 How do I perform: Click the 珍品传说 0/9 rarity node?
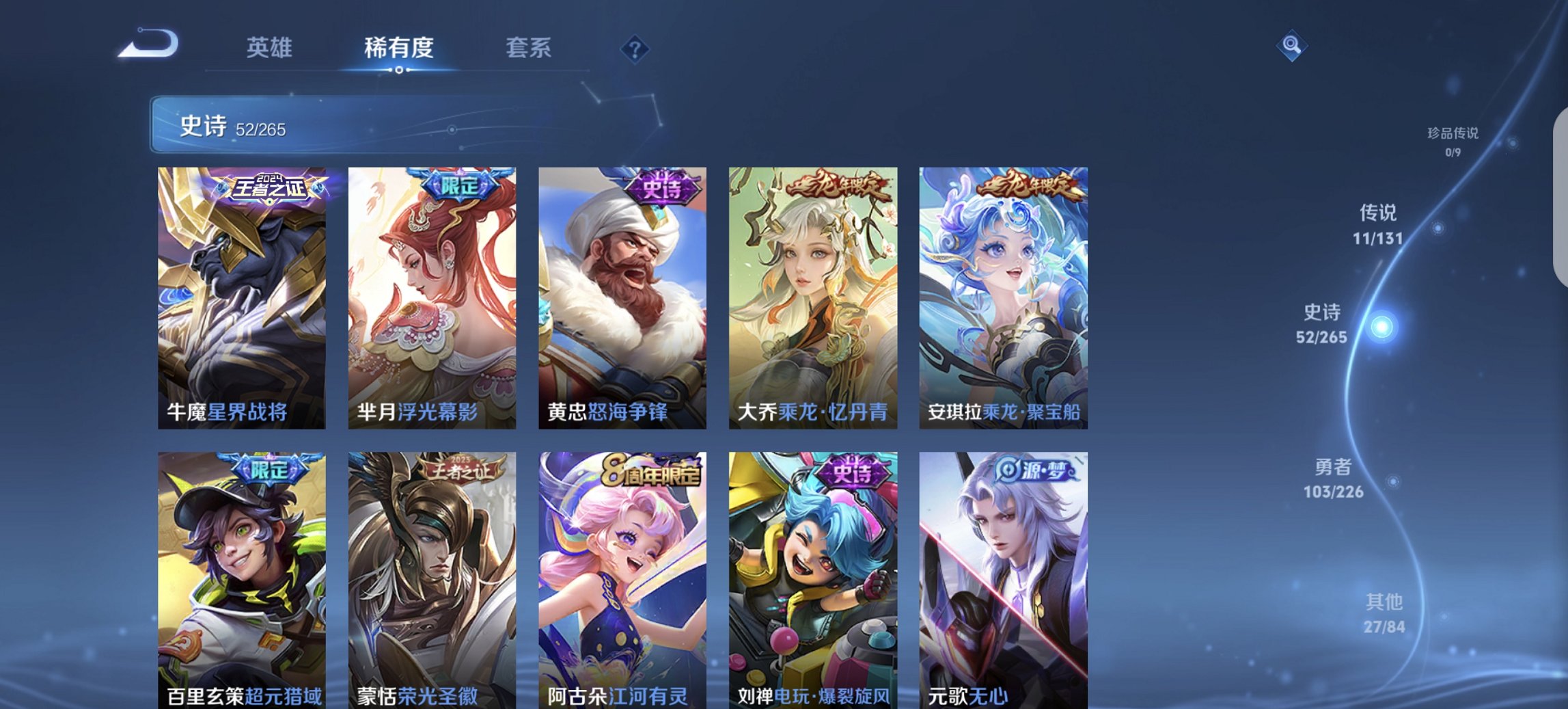point(1453,140)
